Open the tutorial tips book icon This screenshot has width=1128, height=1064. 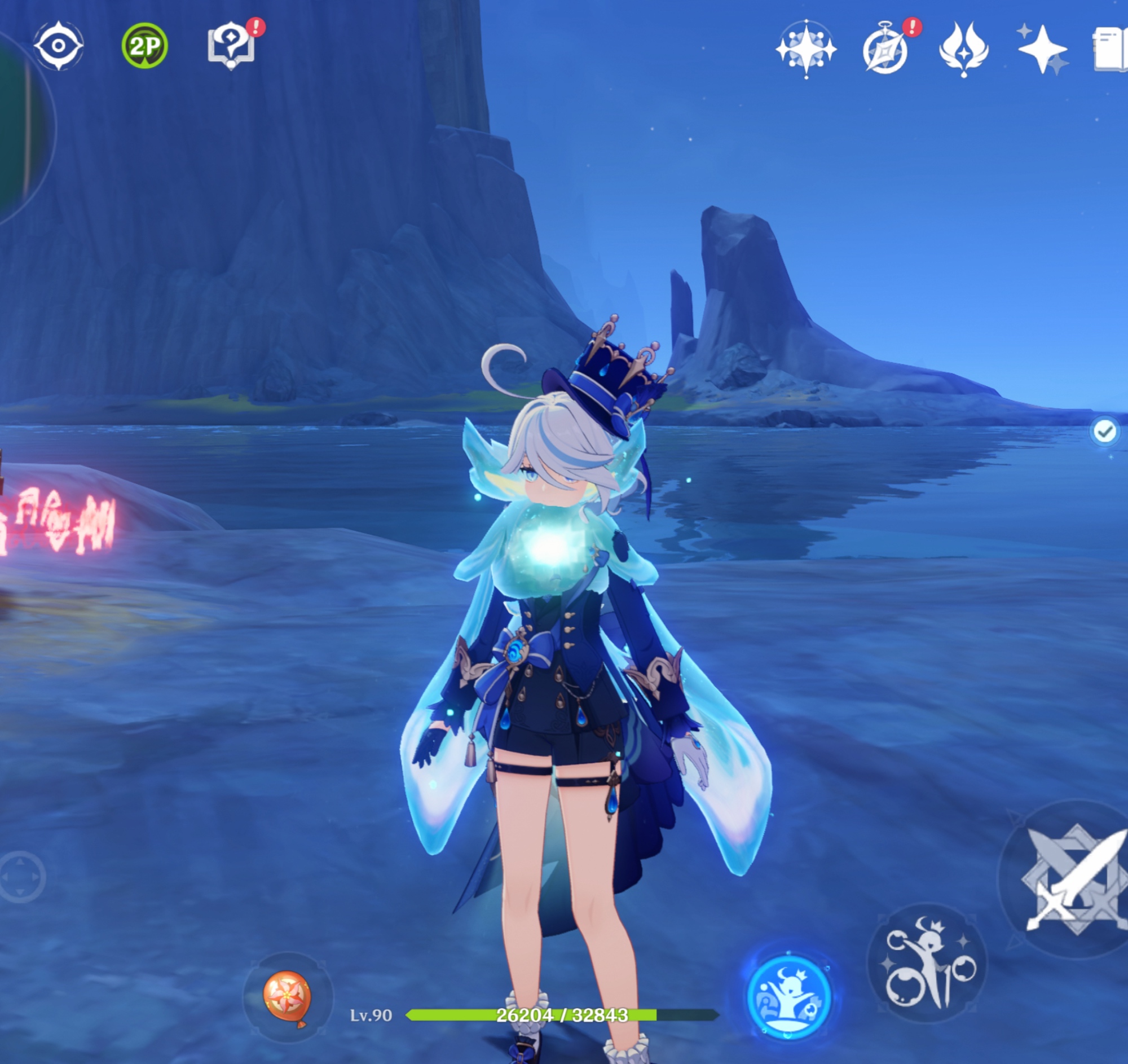pos(231,45)
